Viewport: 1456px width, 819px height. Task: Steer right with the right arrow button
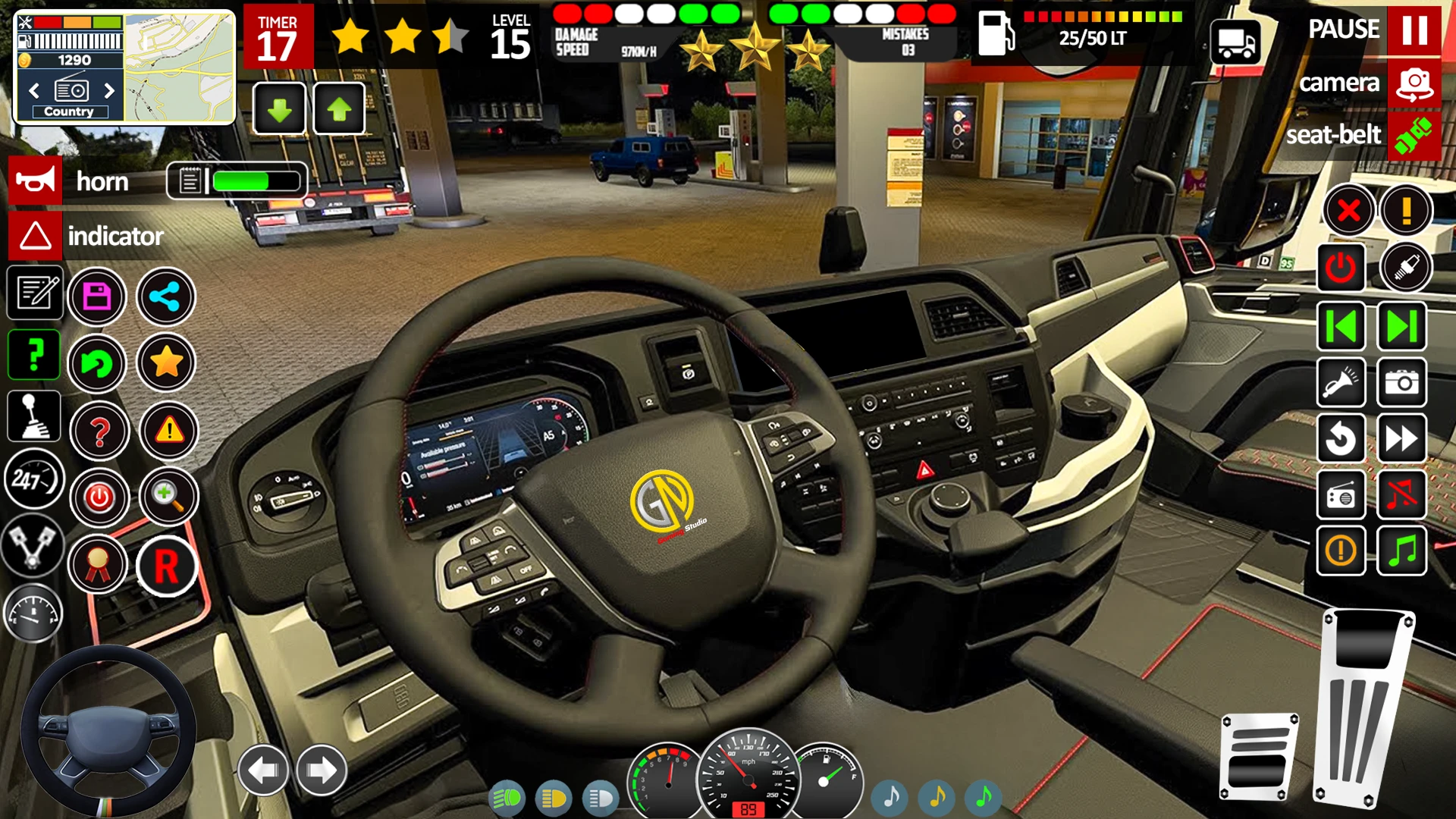(322, 770)
